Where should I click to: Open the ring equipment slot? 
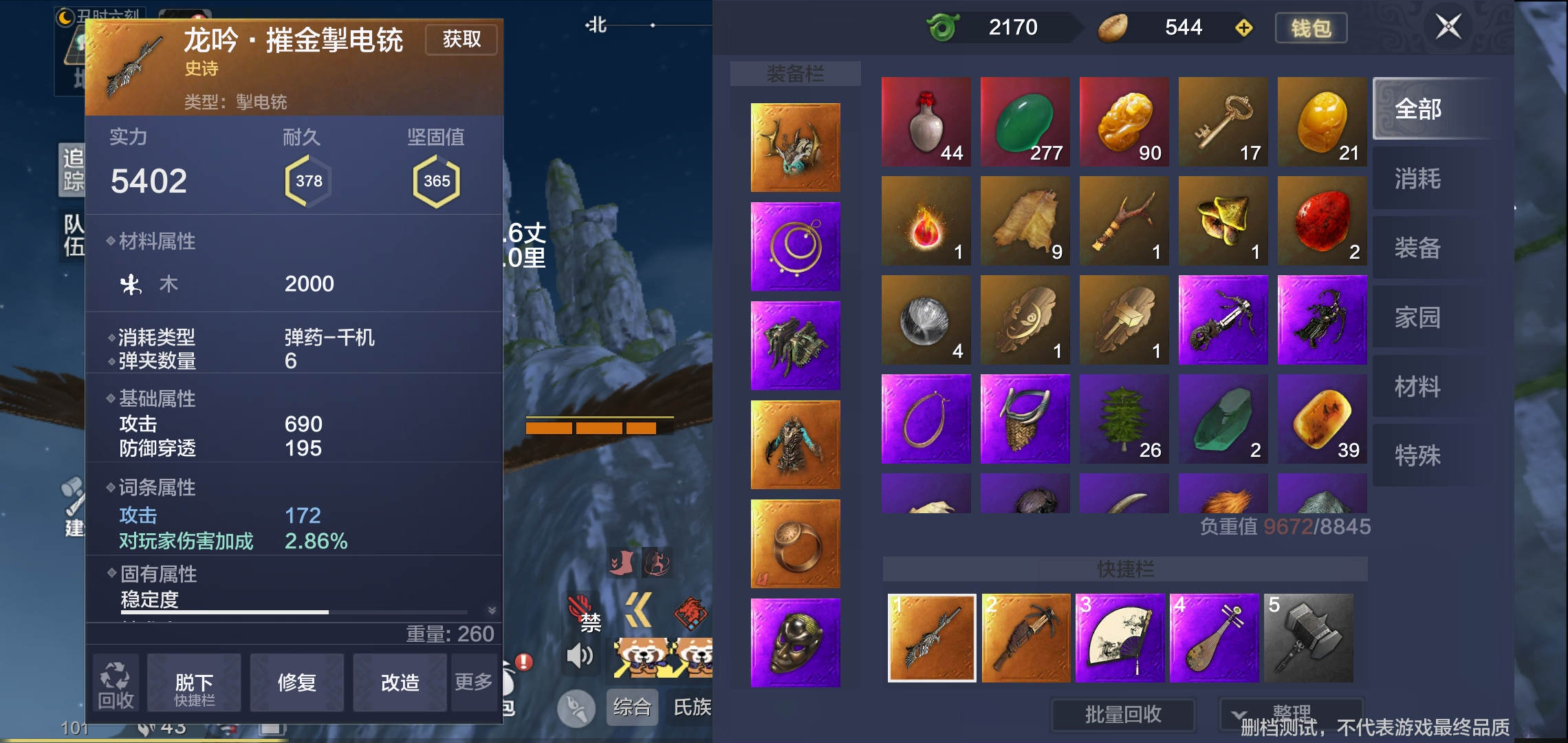point(794,543)
